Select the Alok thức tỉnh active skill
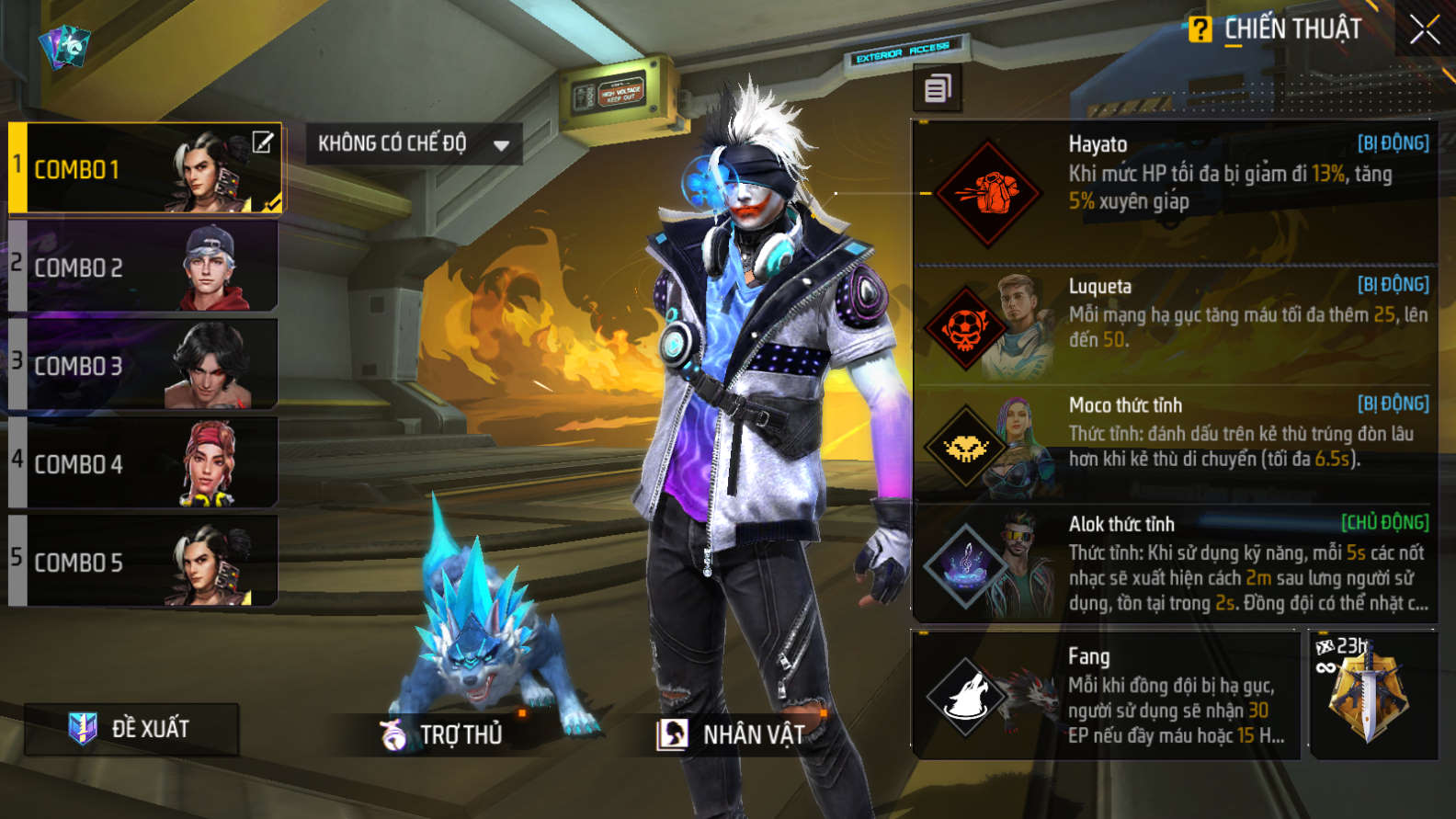Viewport: 1456px width, 819px height. tap(1175, 564)
